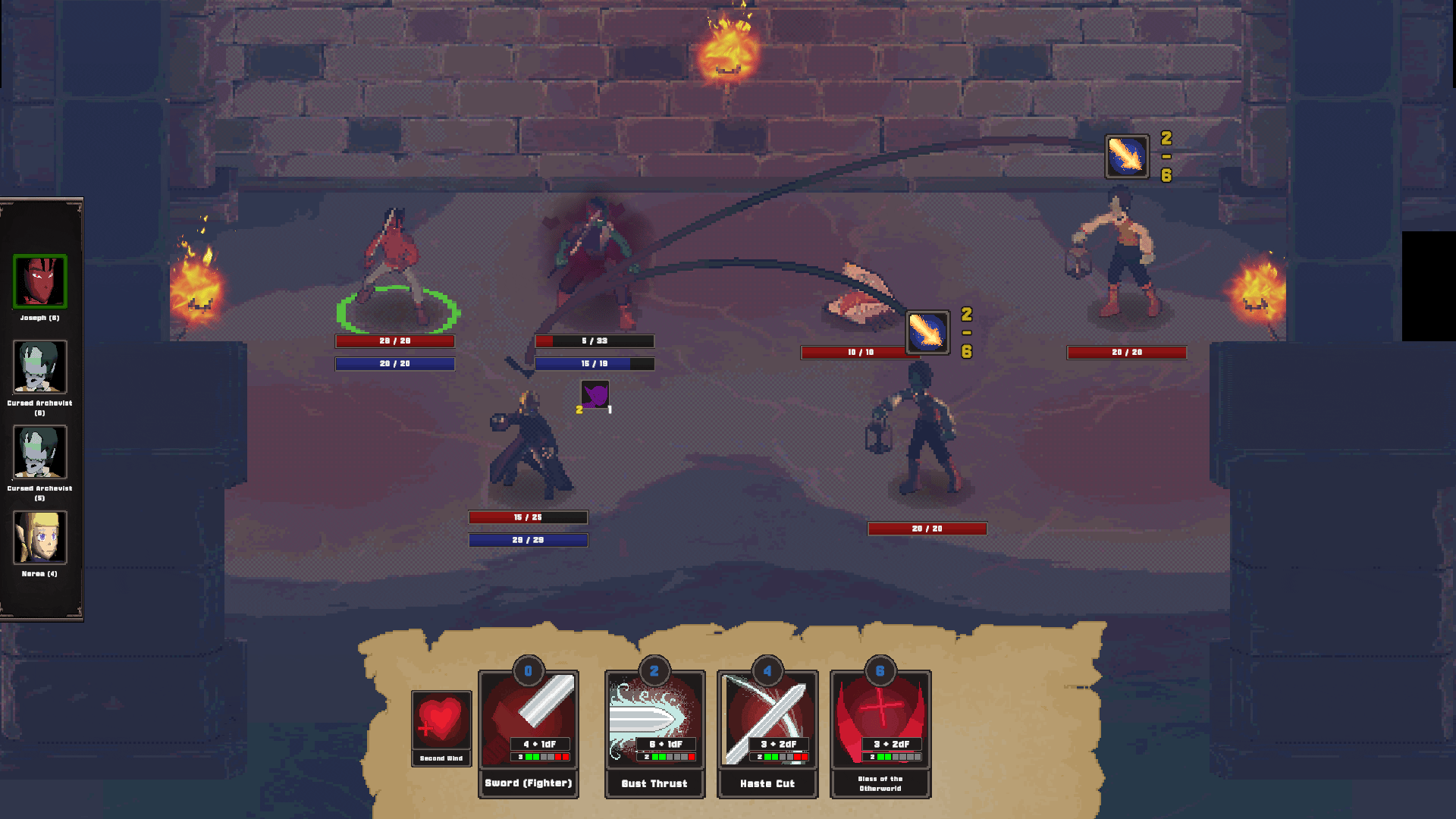Image resolution: width=1456 pixels, height=819 pixels.
Task: Select Nerea's portrait in turn order
Action: [x=39, y=538]
